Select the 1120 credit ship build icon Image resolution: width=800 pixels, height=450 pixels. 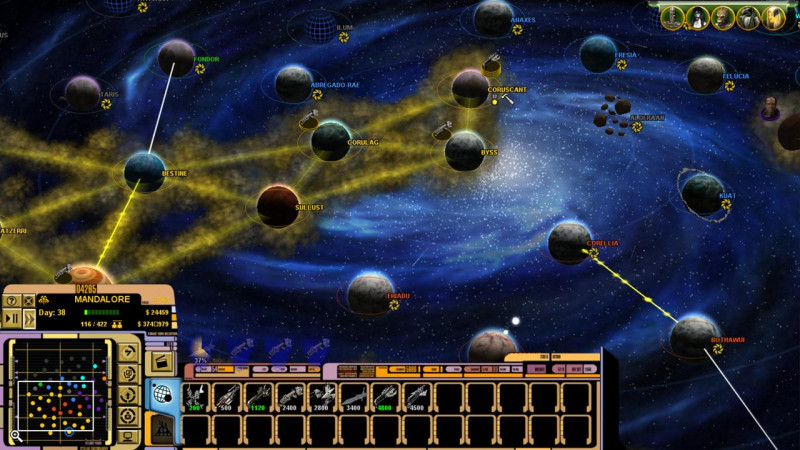[258, 397]
